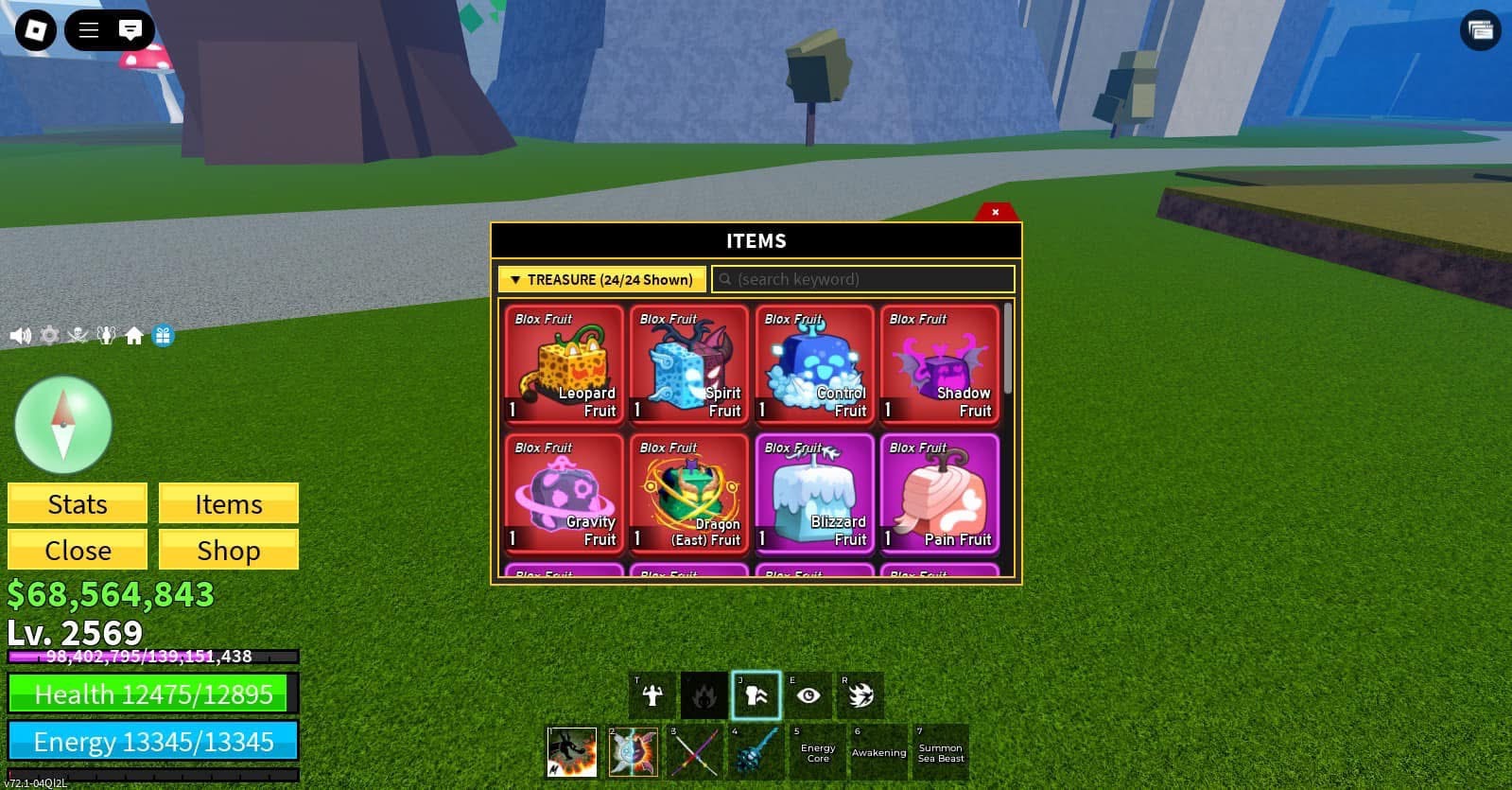Choose the Control Fruit item
Screen dimensions: 1512x790
tap(813, 364)
